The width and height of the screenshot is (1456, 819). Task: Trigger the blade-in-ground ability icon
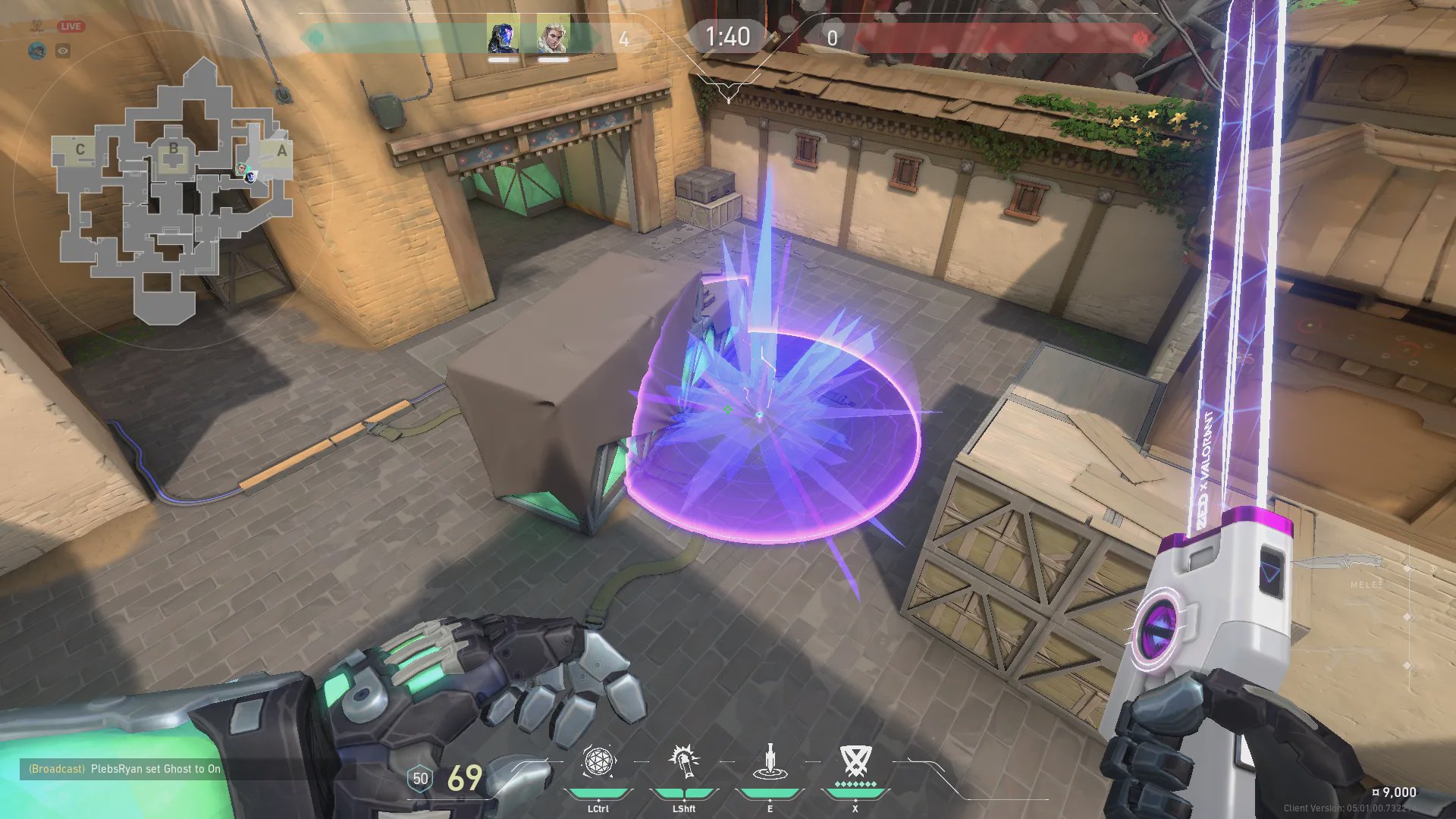770,762
